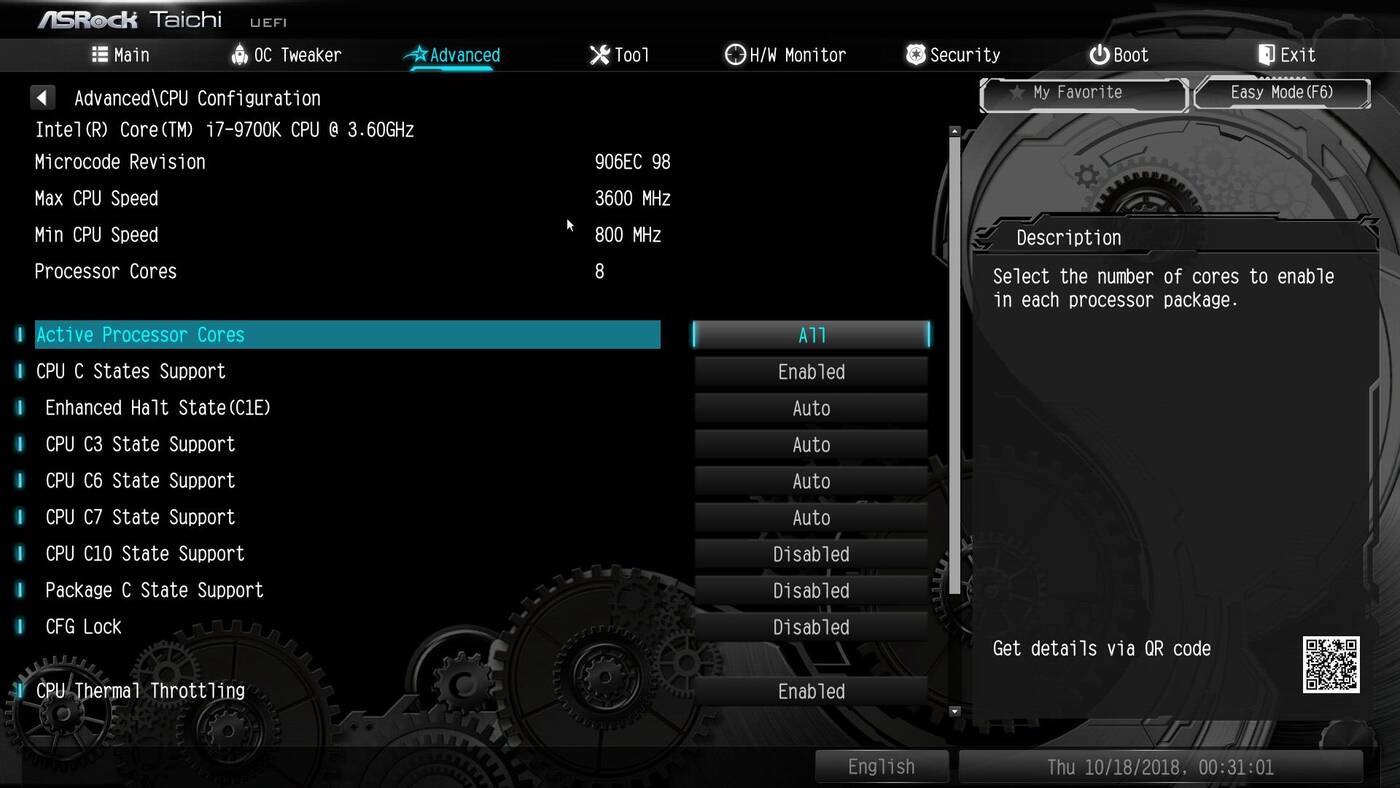The width and height of the screenshot is (1400, 788).
Task: Open the Main tab
Action: 121,55
